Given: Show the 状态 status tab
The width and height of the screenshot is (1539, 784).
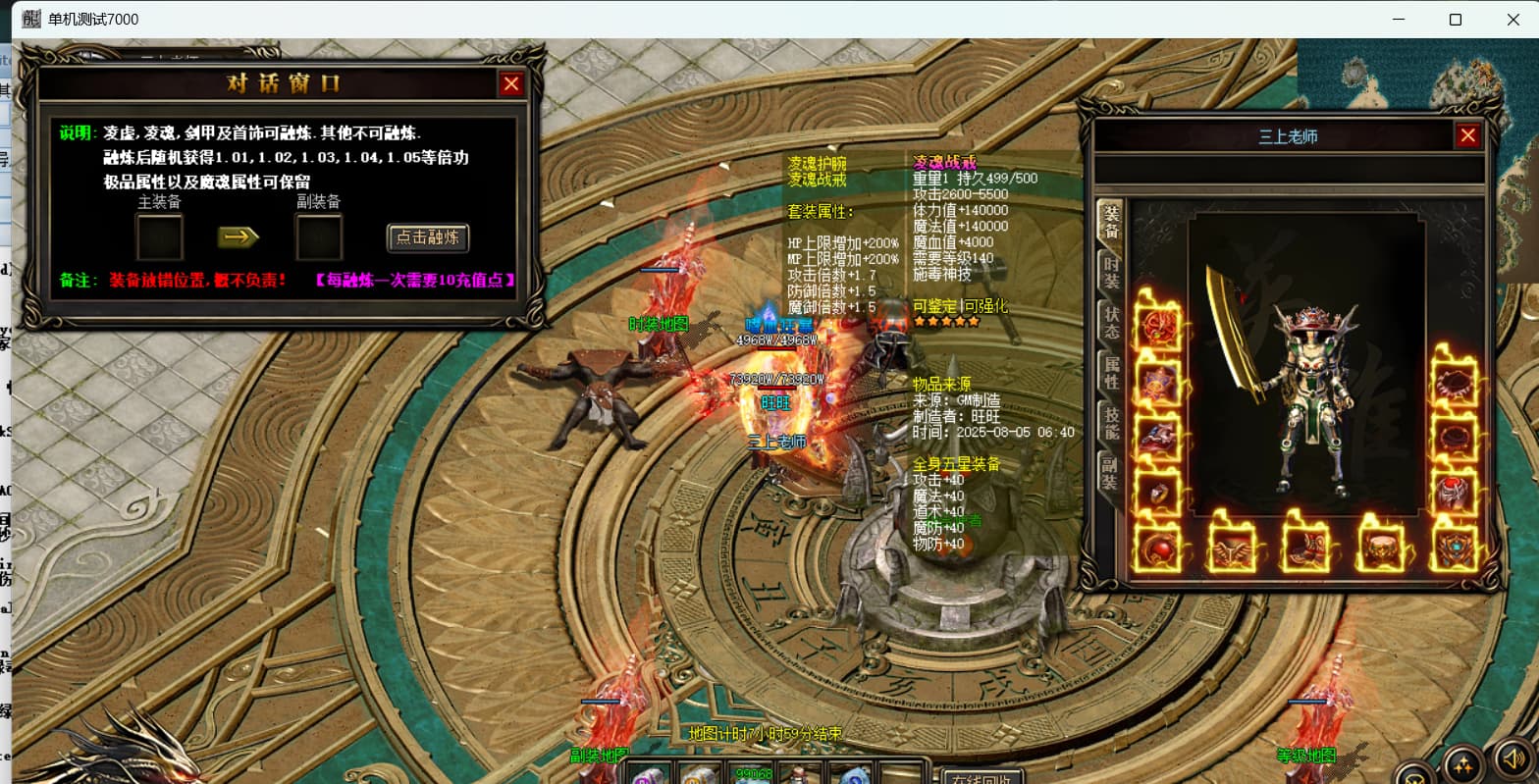Looking at the screenshot, I should click(1111, 323).
